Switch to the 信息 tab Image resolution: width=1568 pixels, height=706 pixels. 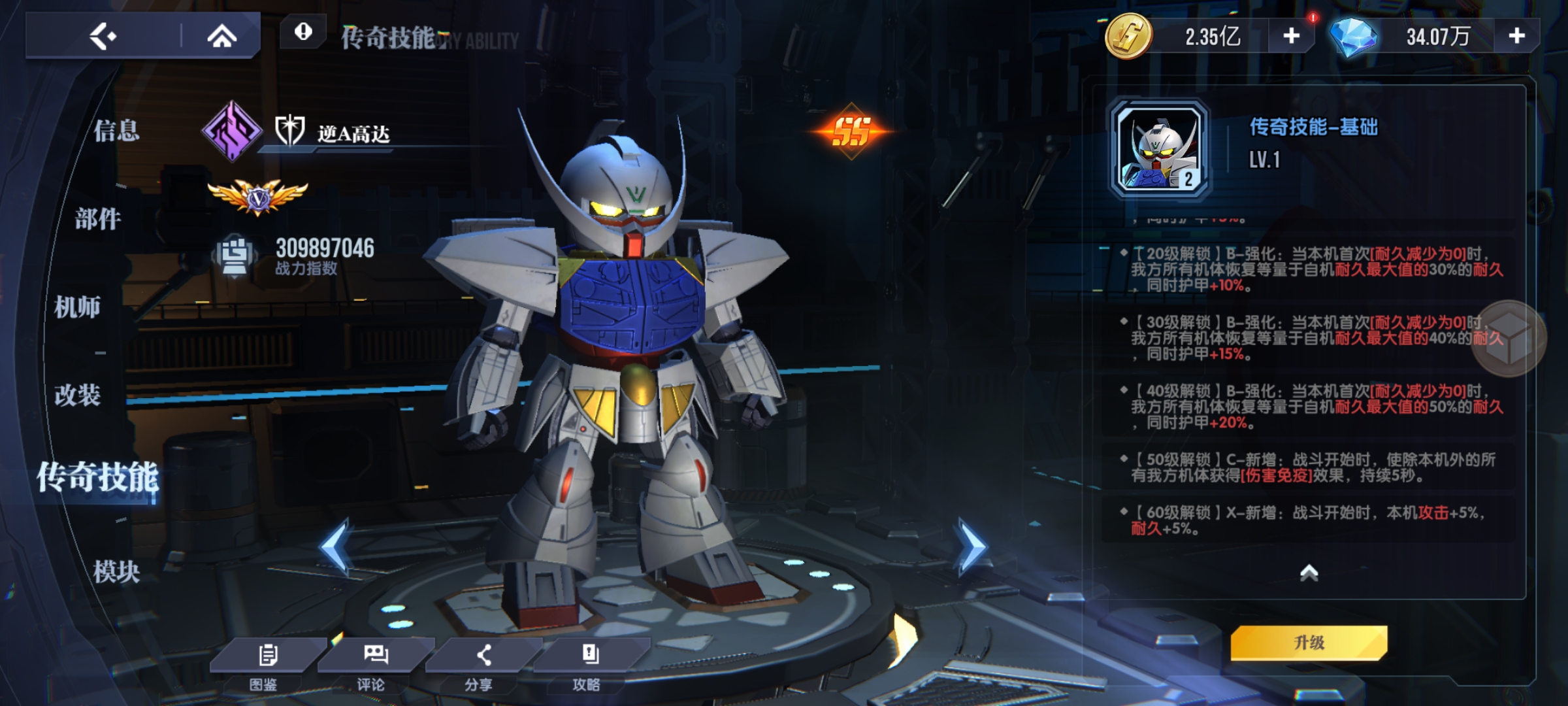pyautogui.click(x=116, y=131)
